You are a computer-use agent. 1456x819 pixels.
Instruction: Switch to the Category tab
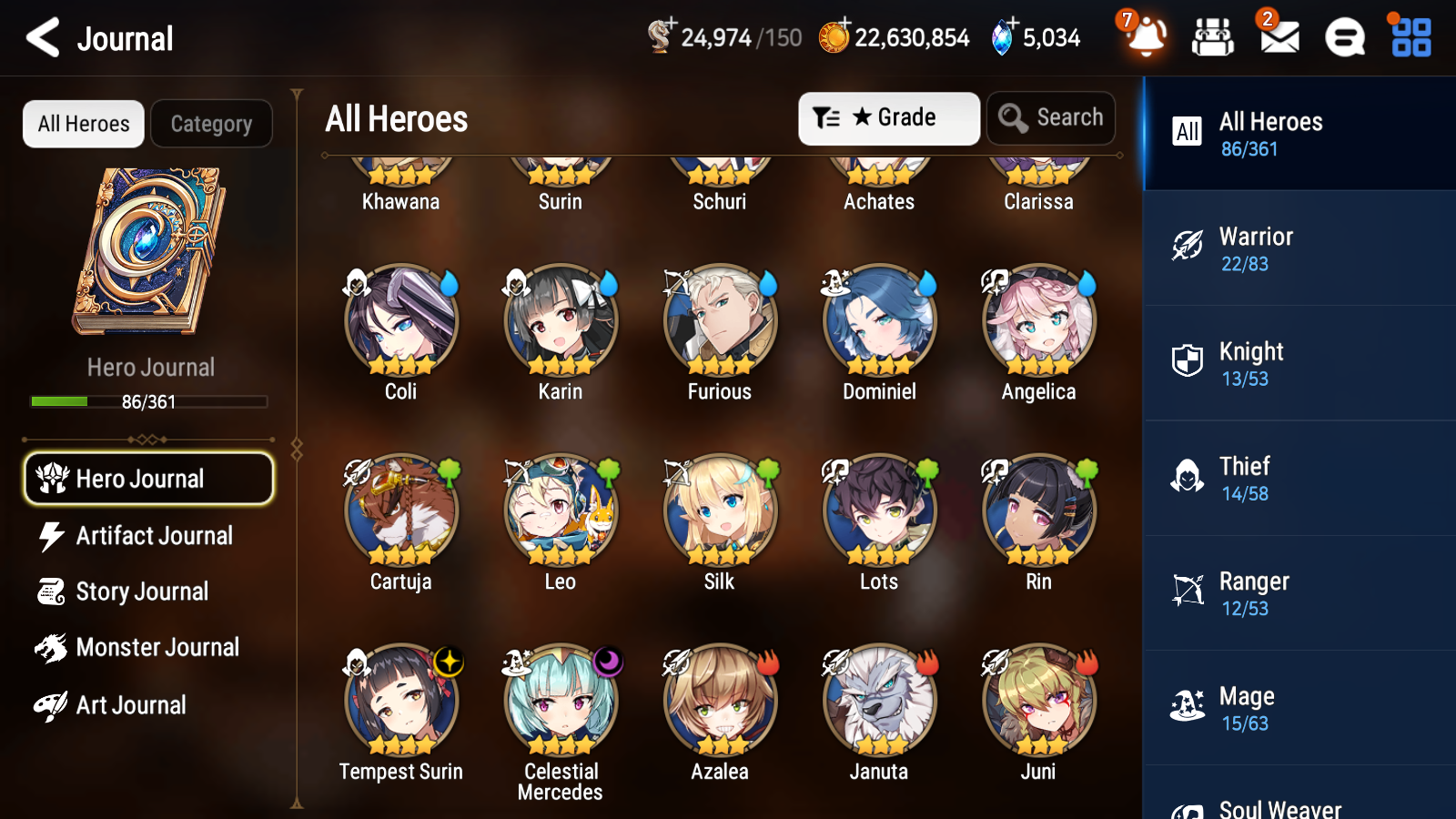(x=211, y=124)
